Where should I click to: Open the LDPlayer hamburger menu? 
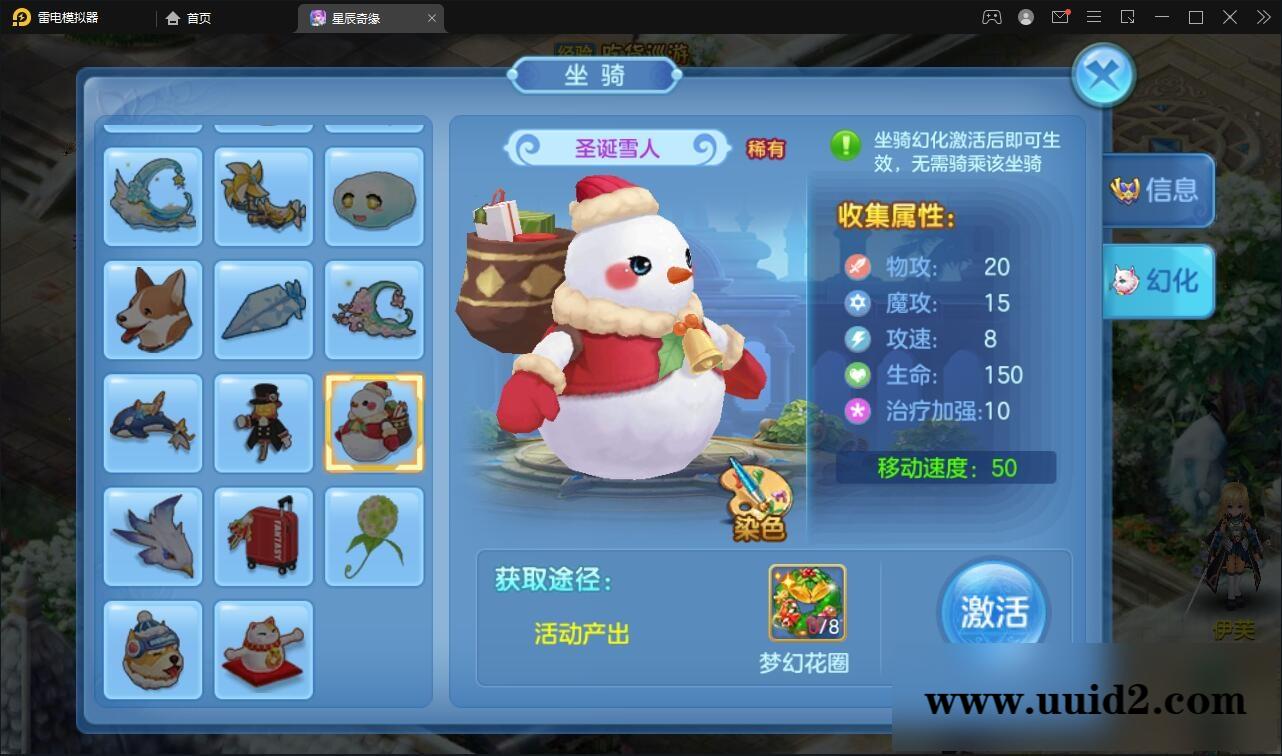point(1093,17)
